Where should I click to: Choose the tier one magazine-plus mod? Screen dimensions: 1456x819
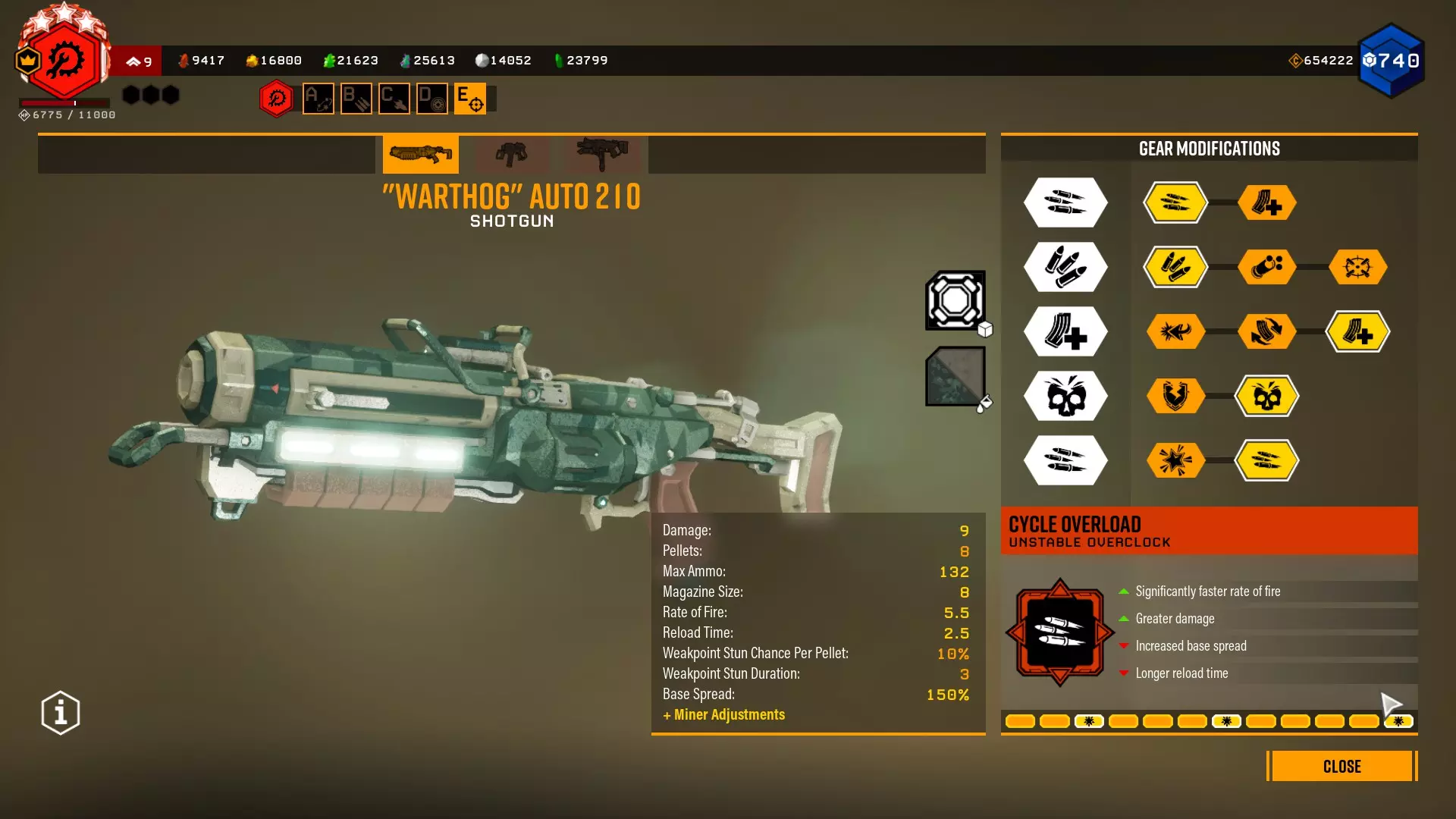tap(1267, 202)
